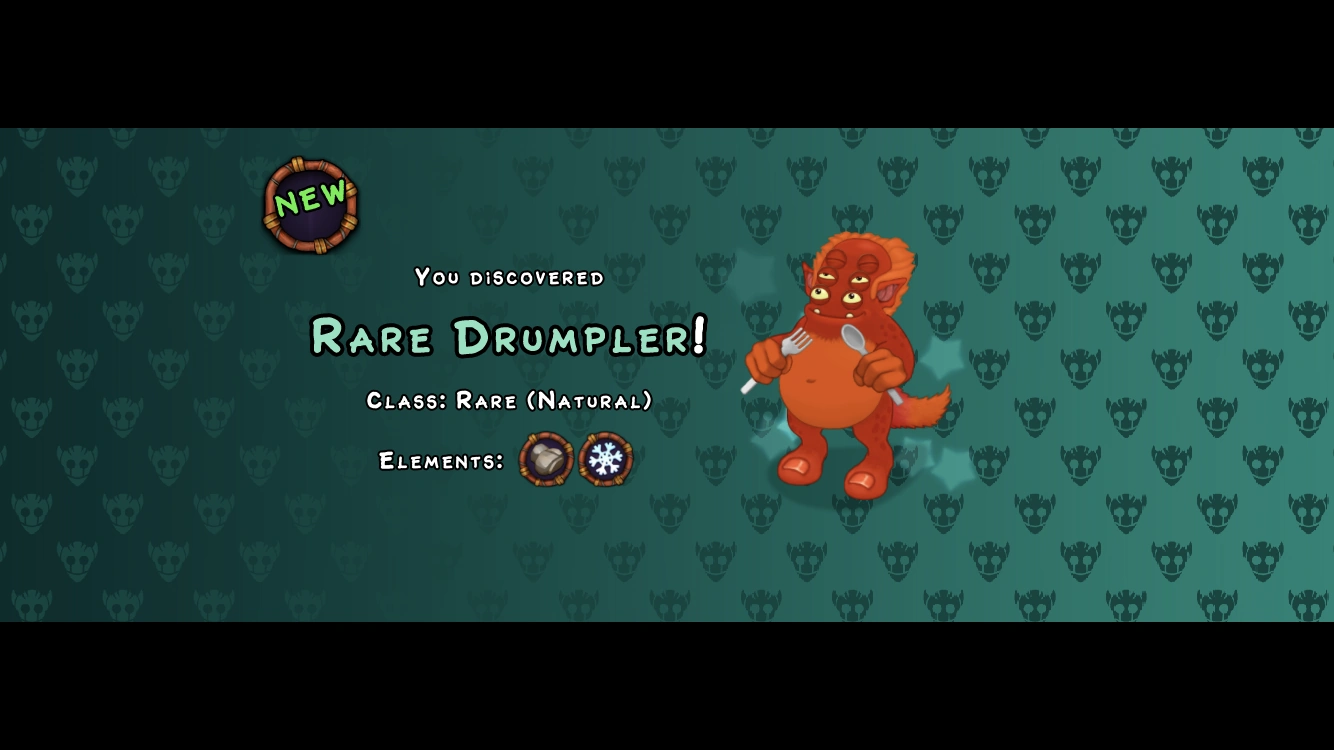Tap the snowflake inside the Cold element circle
The image size is (1334, 750).
point(605,459)
